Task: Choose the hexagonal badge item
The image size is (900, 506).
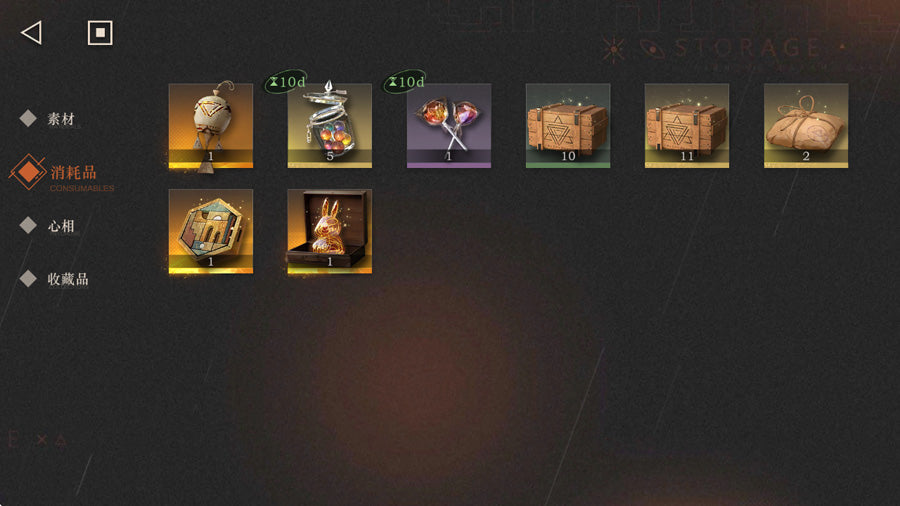Action: pyautogui.click(x=211, y=231)
